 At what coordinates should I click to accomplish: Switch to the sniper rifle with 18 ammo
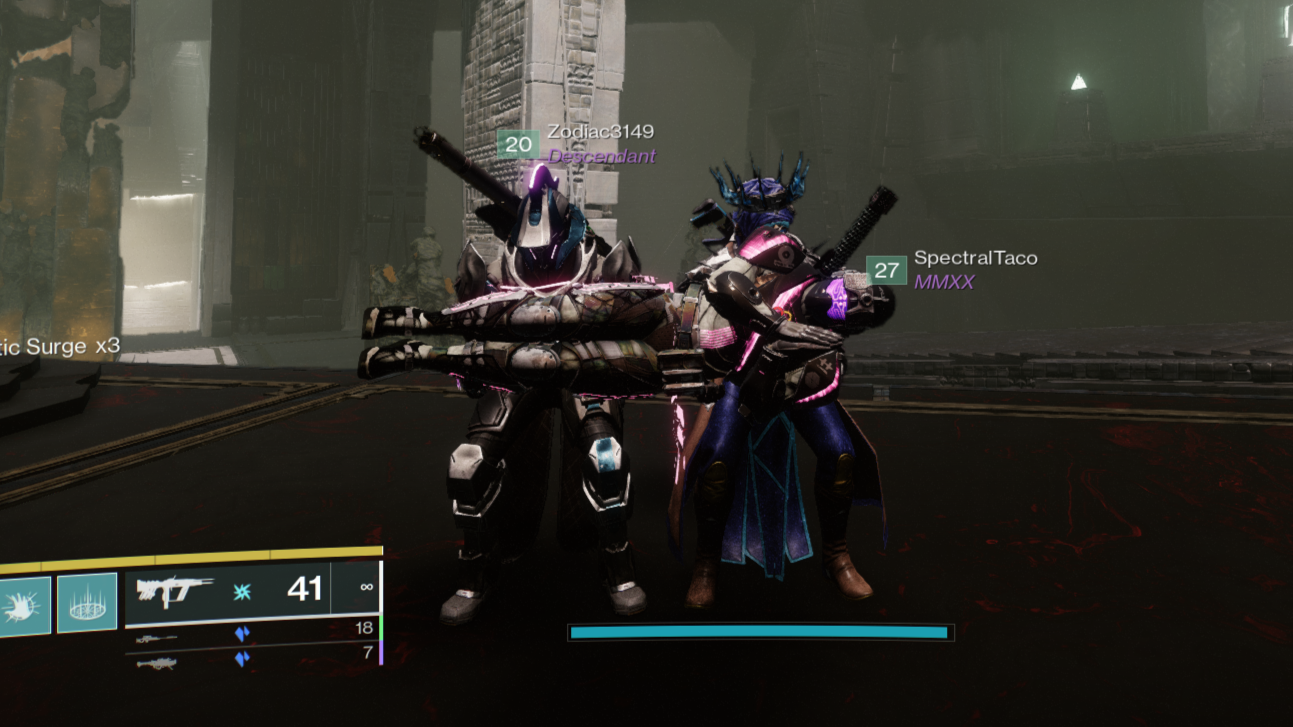[x=157, y=637]
